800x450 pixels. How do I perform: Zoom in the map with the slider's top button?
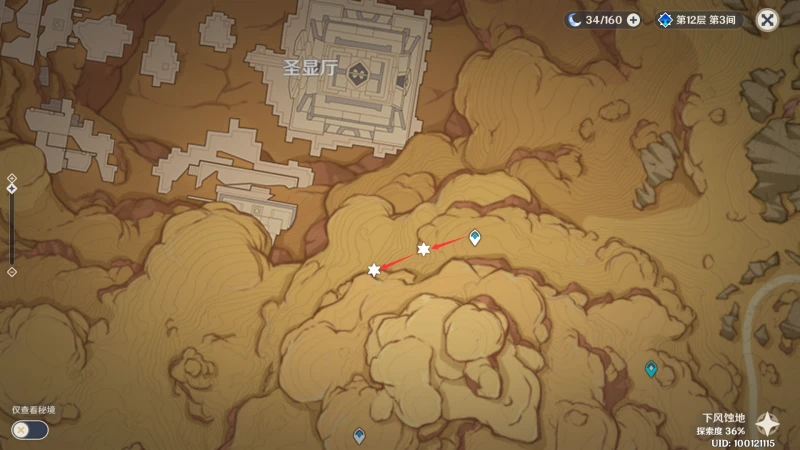(11, 178)
